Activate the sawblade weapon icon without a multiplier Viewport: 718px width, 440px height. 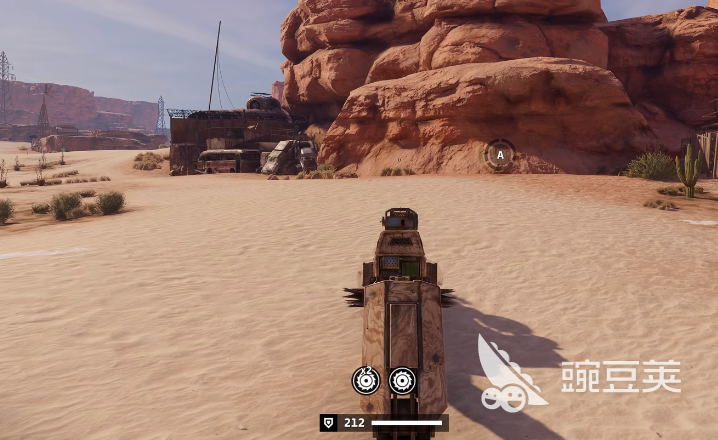tap(402, 380)
